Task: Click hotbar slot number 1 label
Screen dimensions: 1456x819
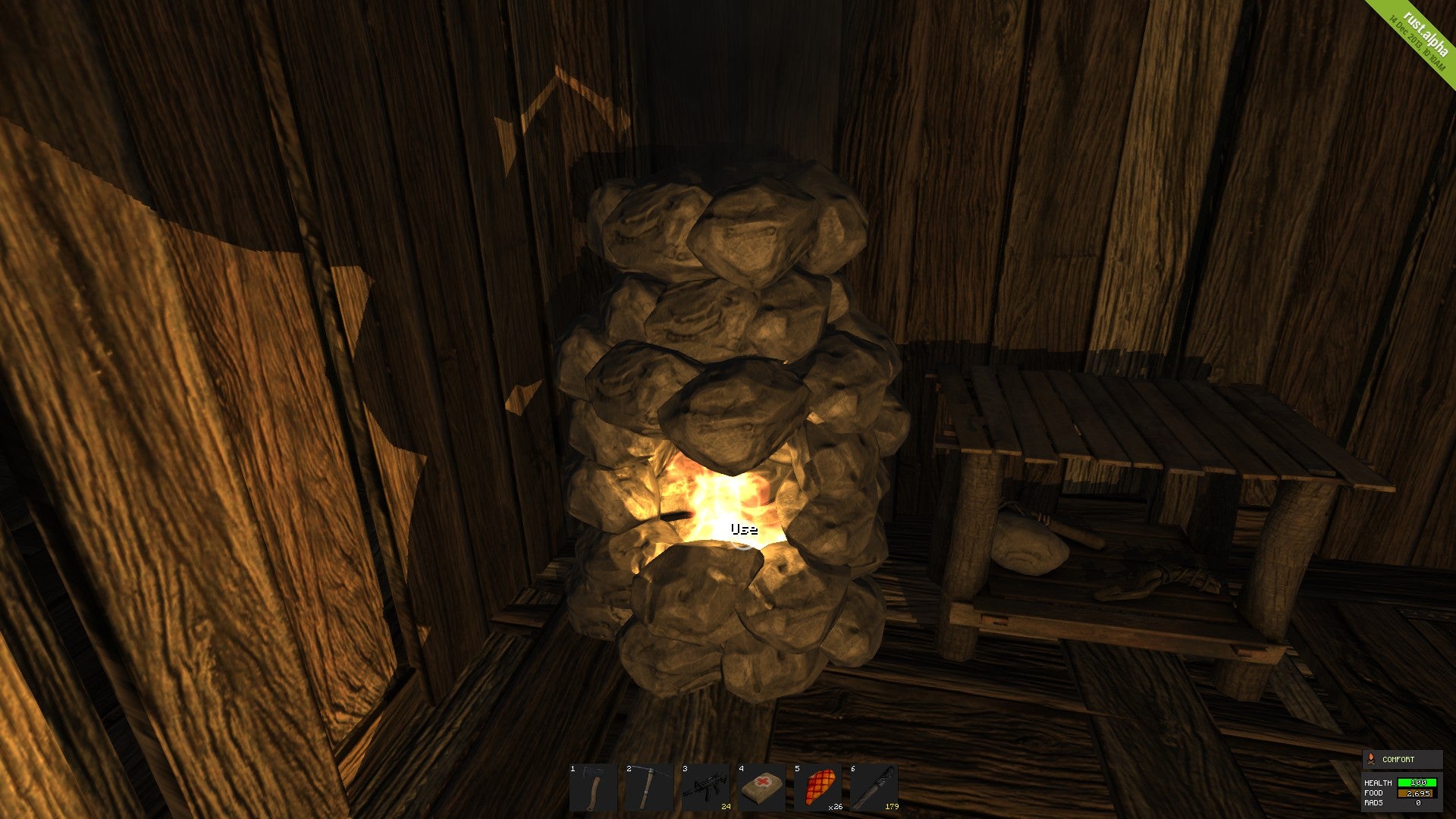Action: (573, 769)
